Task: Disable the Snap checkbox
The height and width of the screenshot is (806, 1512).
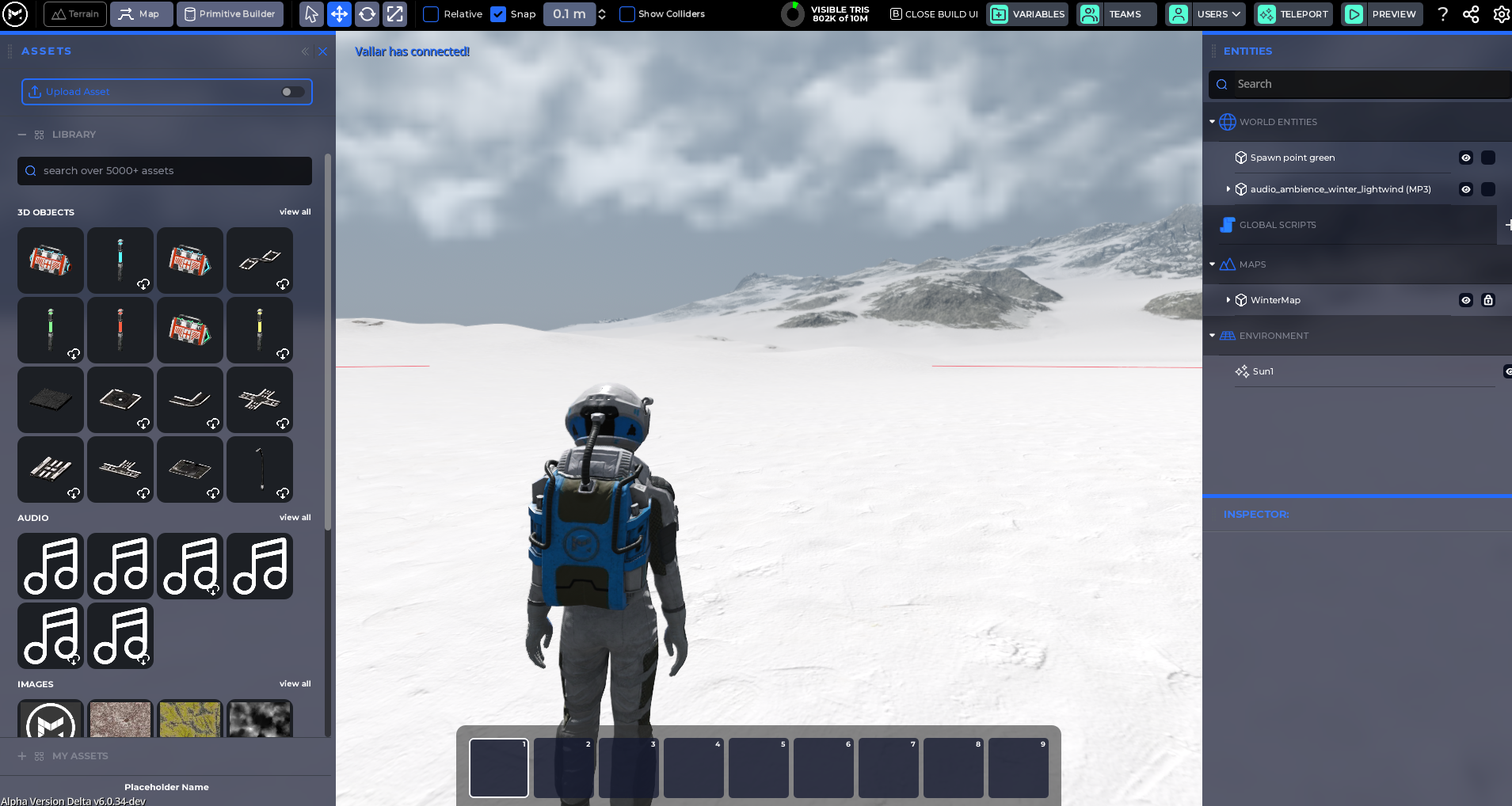Action: tap(499, 13)
